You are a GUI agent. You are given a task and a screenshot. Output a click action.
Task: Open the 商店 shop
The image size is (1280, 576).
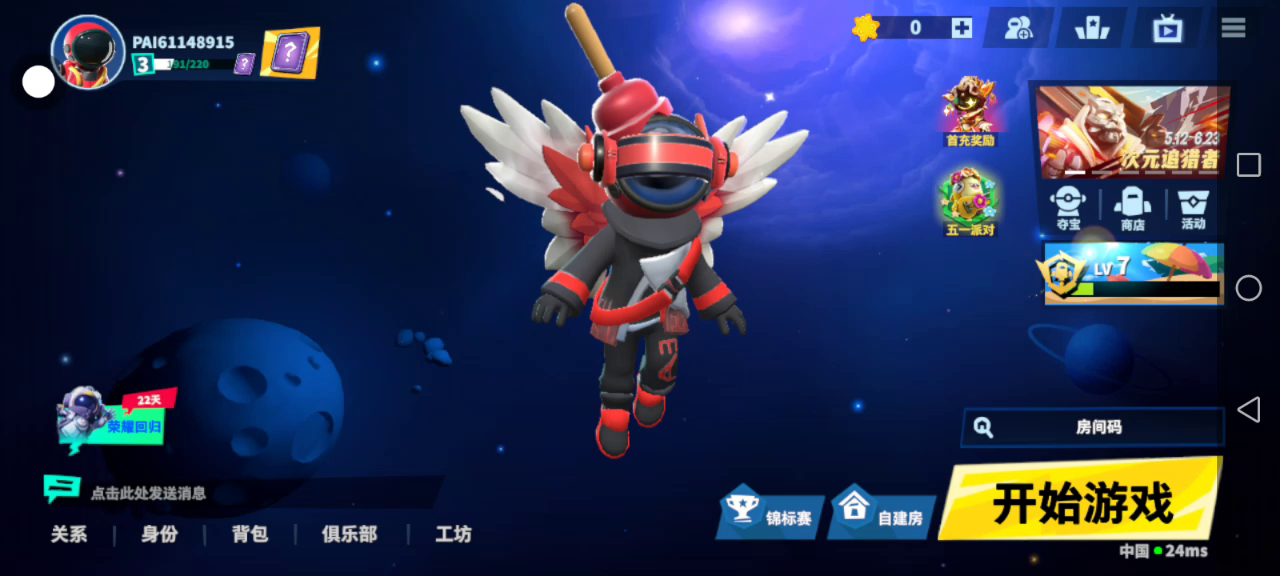[1132, 208]
